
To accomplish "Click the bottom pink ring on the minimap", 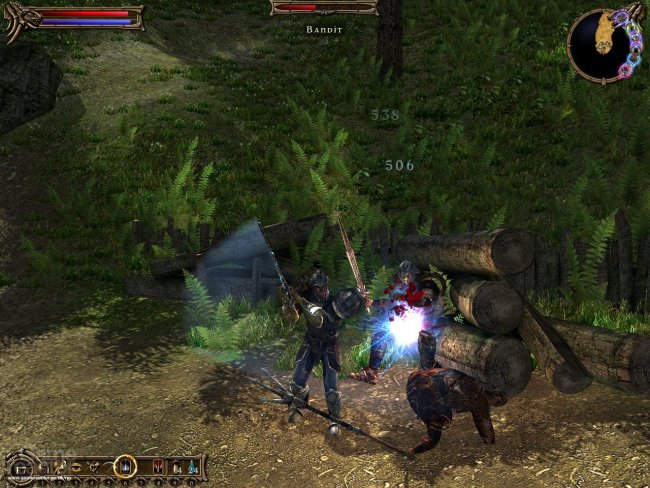I will point(625,72).
